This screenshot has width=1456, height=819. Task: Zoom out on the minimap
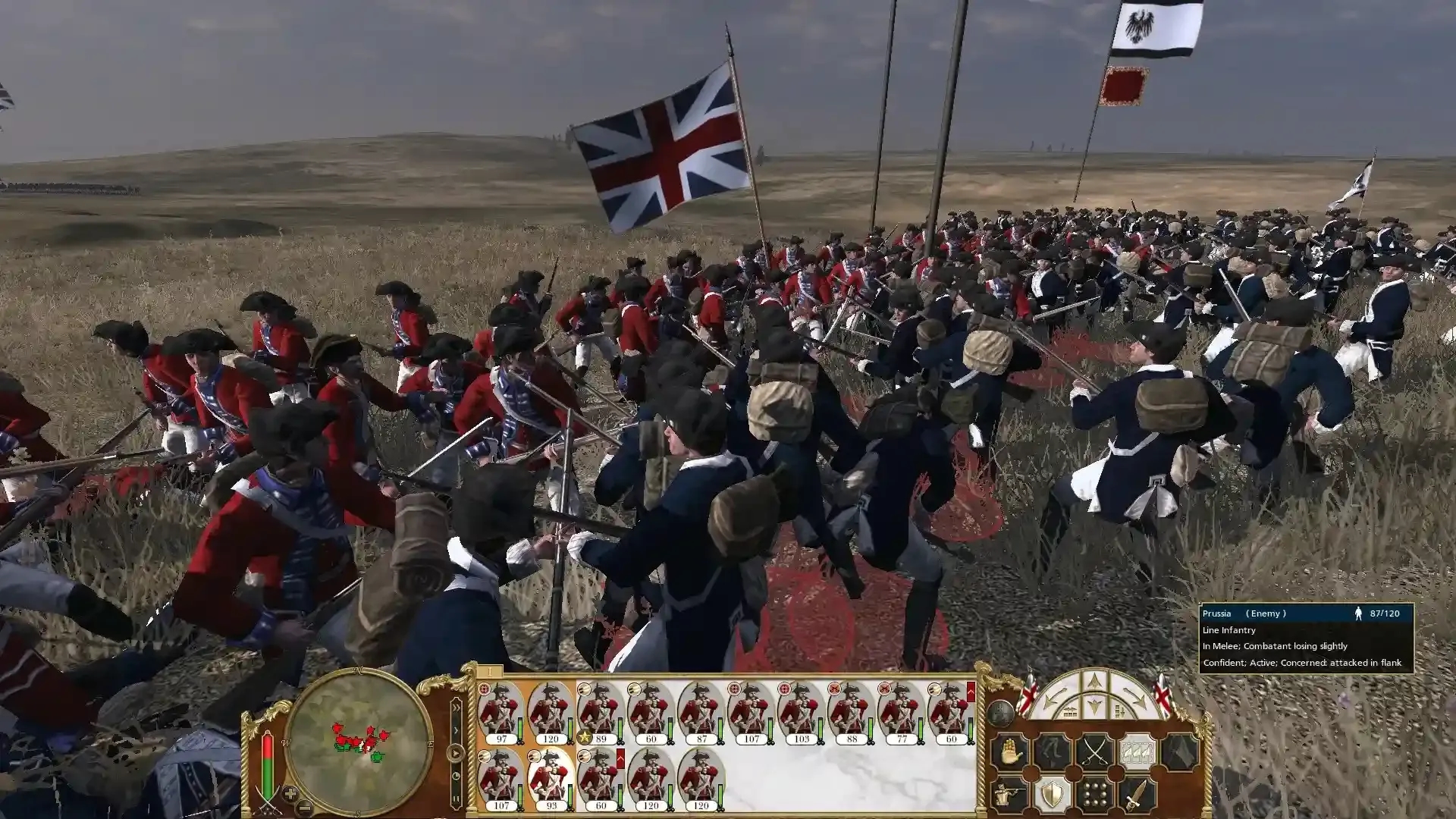[x=305, y=808]
